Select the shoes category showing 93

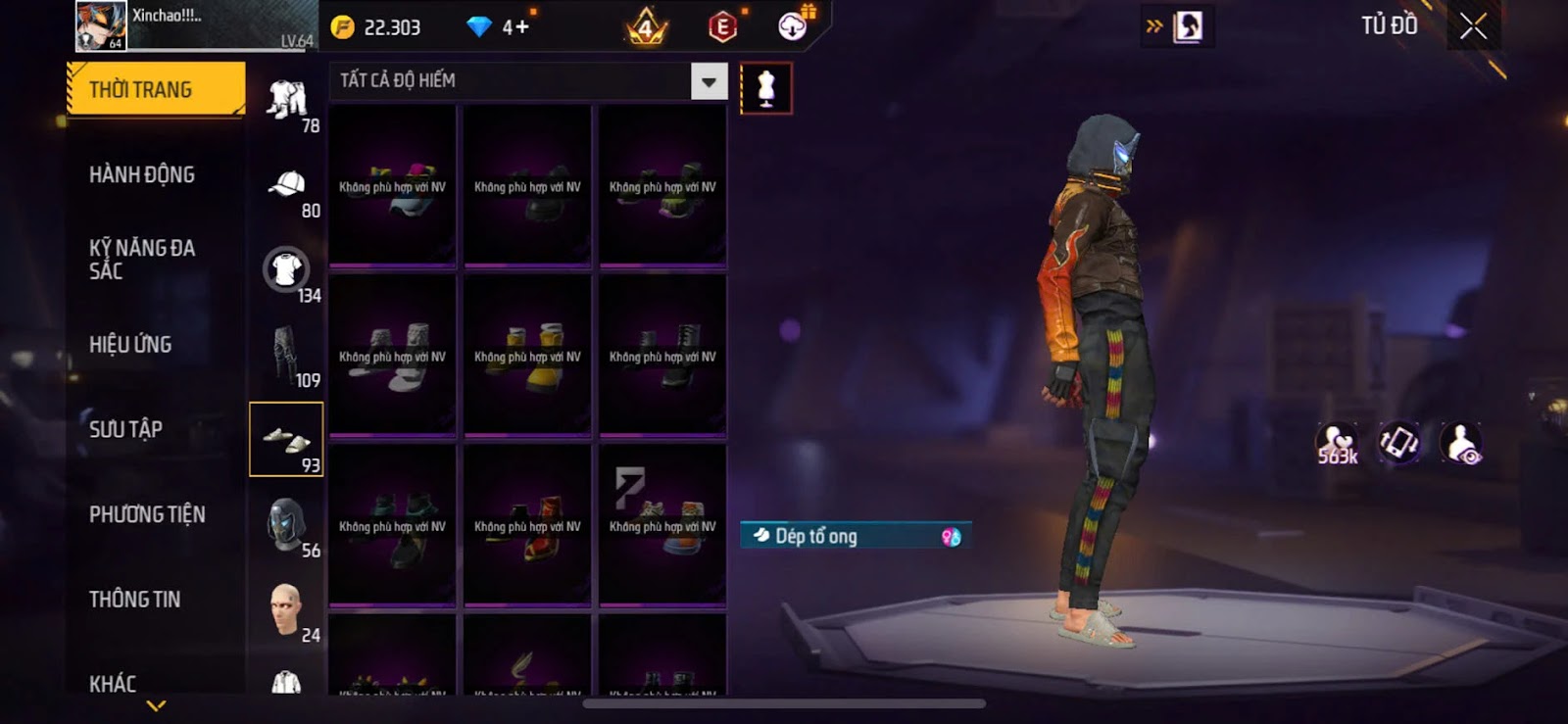tap(286, 440)
